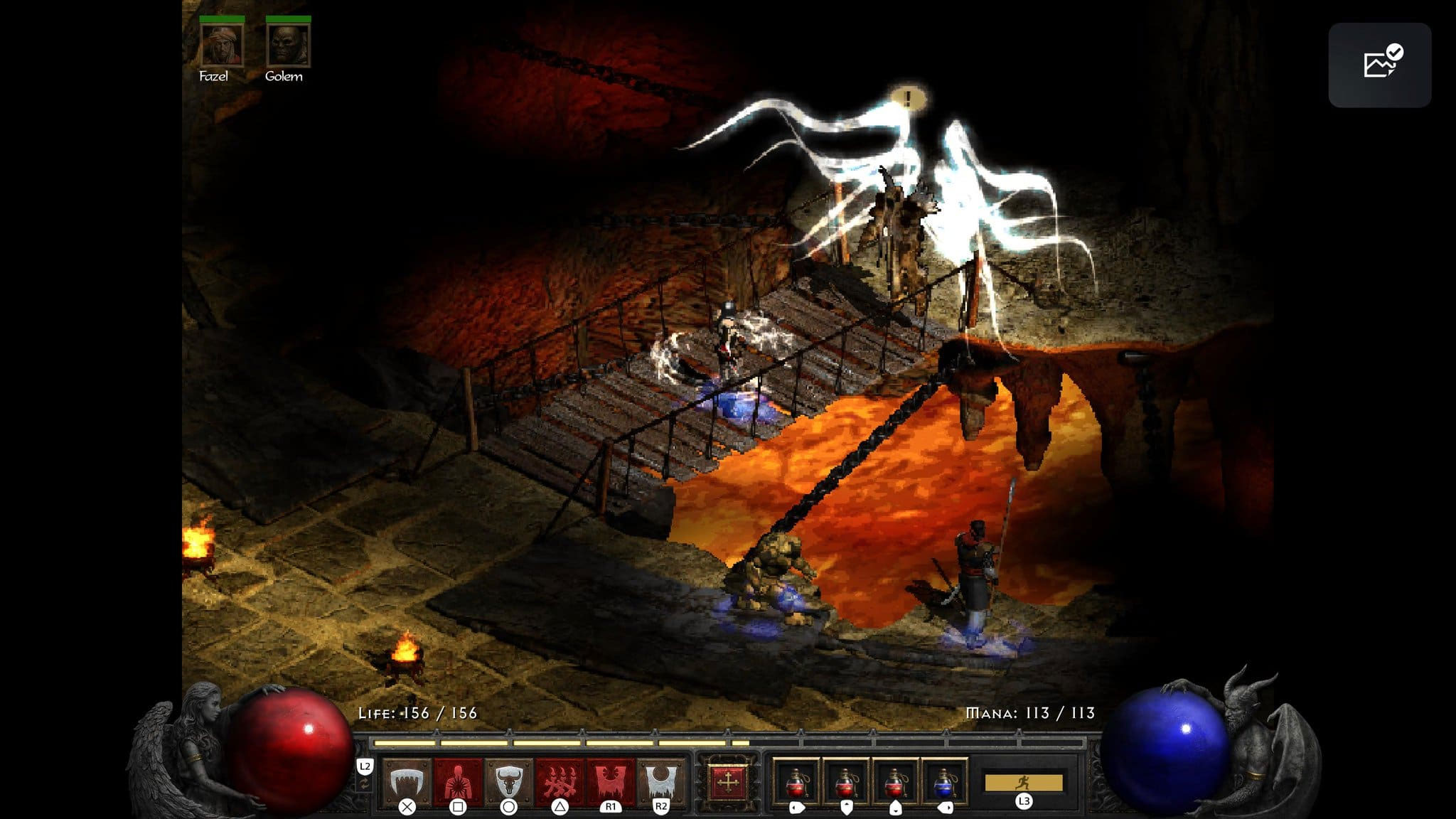Click the Golem portrait to expand its status
Image resolution: width=1456 pixels, height=819 pixels.
coord(288,44)
